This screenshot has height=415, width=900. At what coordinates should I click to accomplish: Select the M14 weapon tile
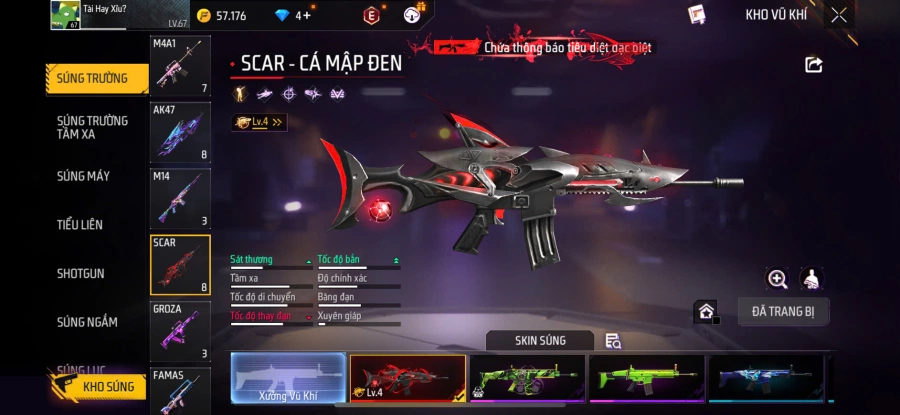tap(180, 198)
